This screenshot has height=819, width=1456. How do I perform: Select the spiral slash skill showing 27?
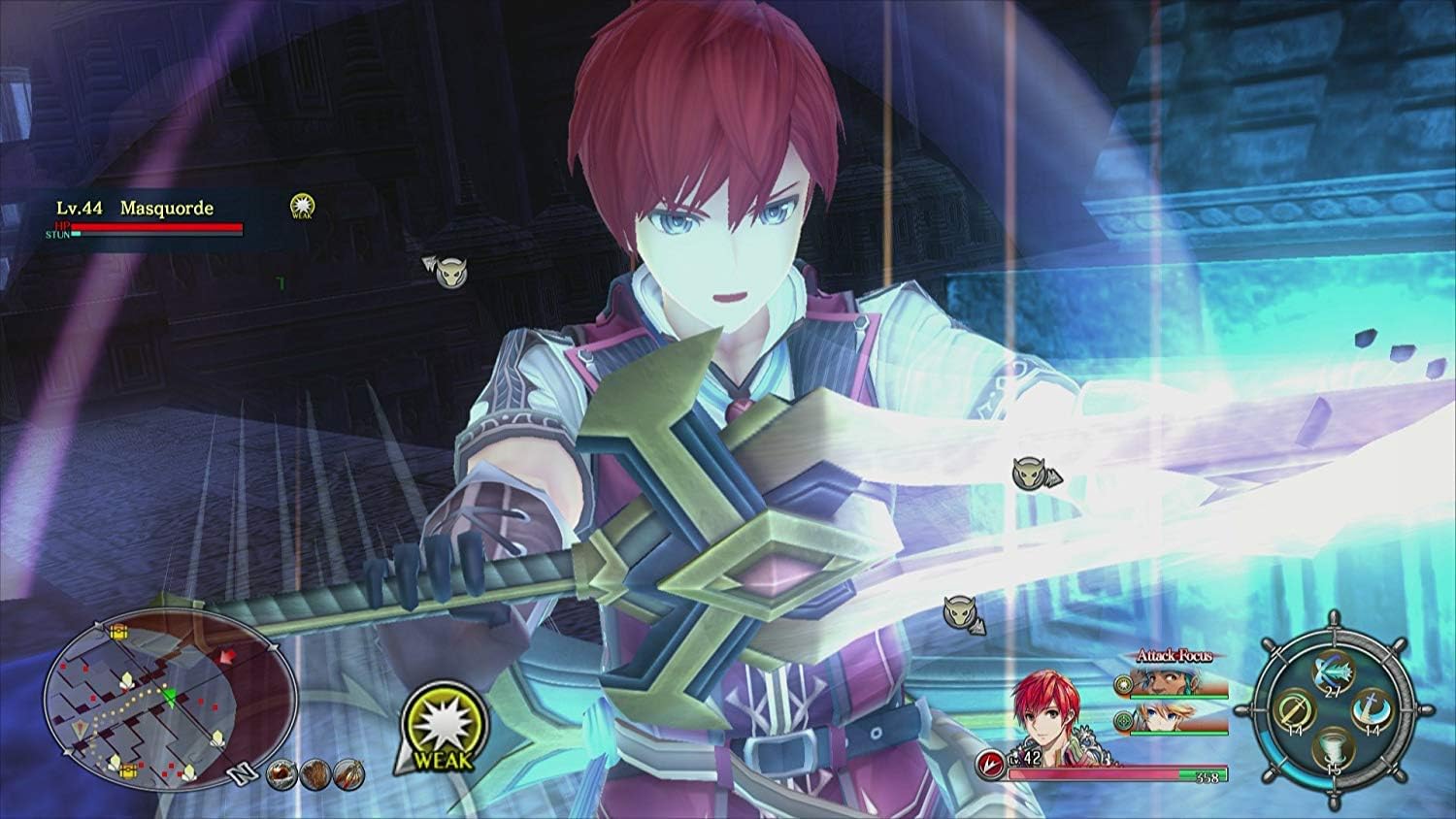[1332, 672]
